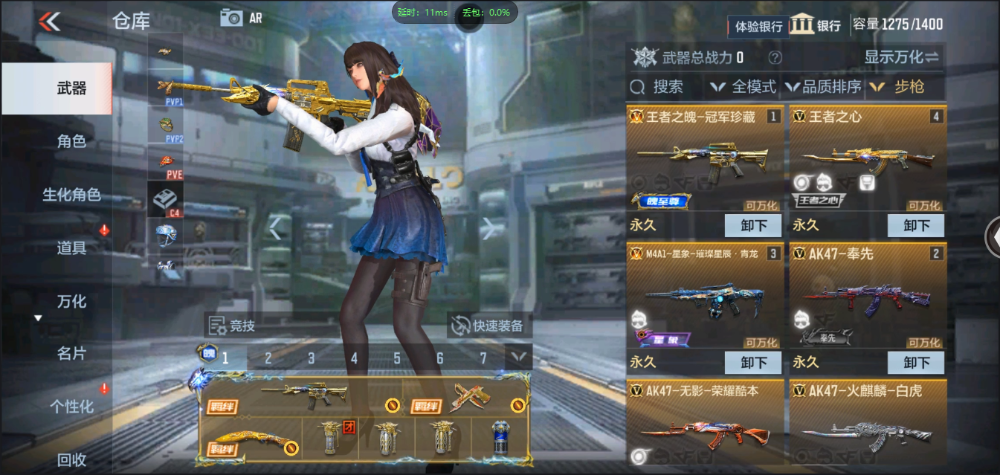Unequip 王者之心 with its 卸下 button
Image resolution: width=1000 pixels, height=475 pixels.
(x=916, y=225)
